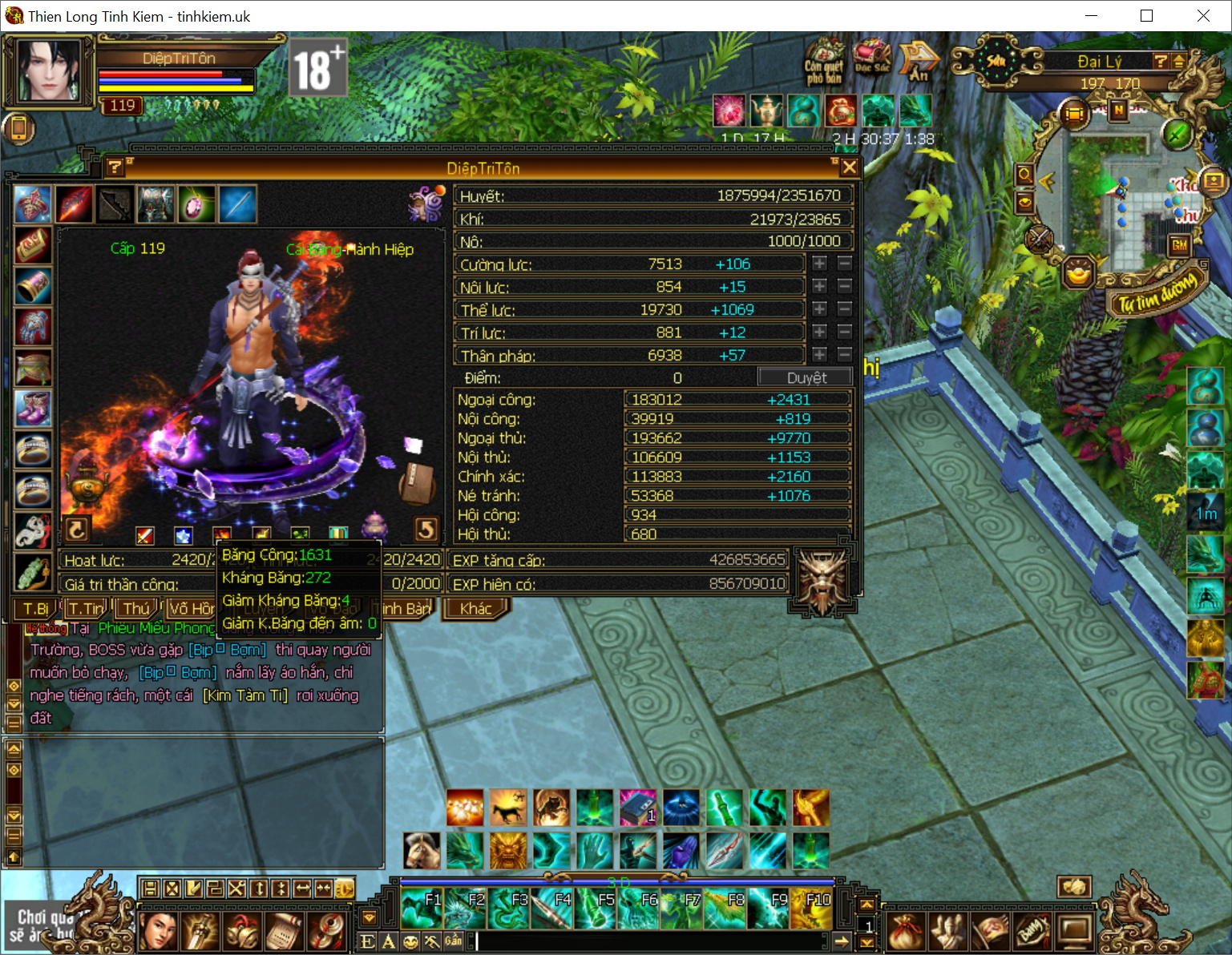Click the minimap magnifier search button
The width and height of the screenshot is (1232, 955).
point(1024,174)
